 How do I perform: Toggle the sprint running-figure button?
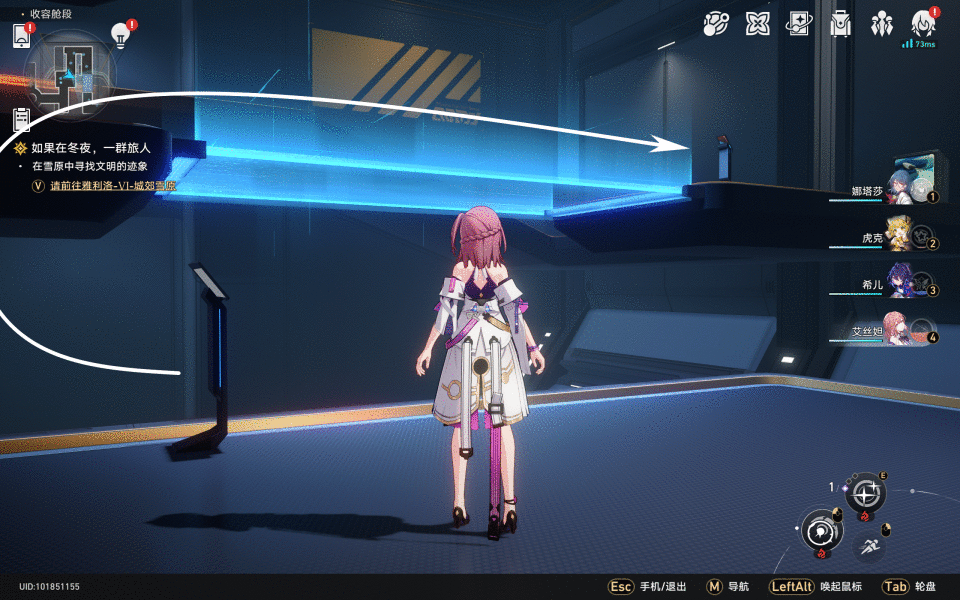868,546
